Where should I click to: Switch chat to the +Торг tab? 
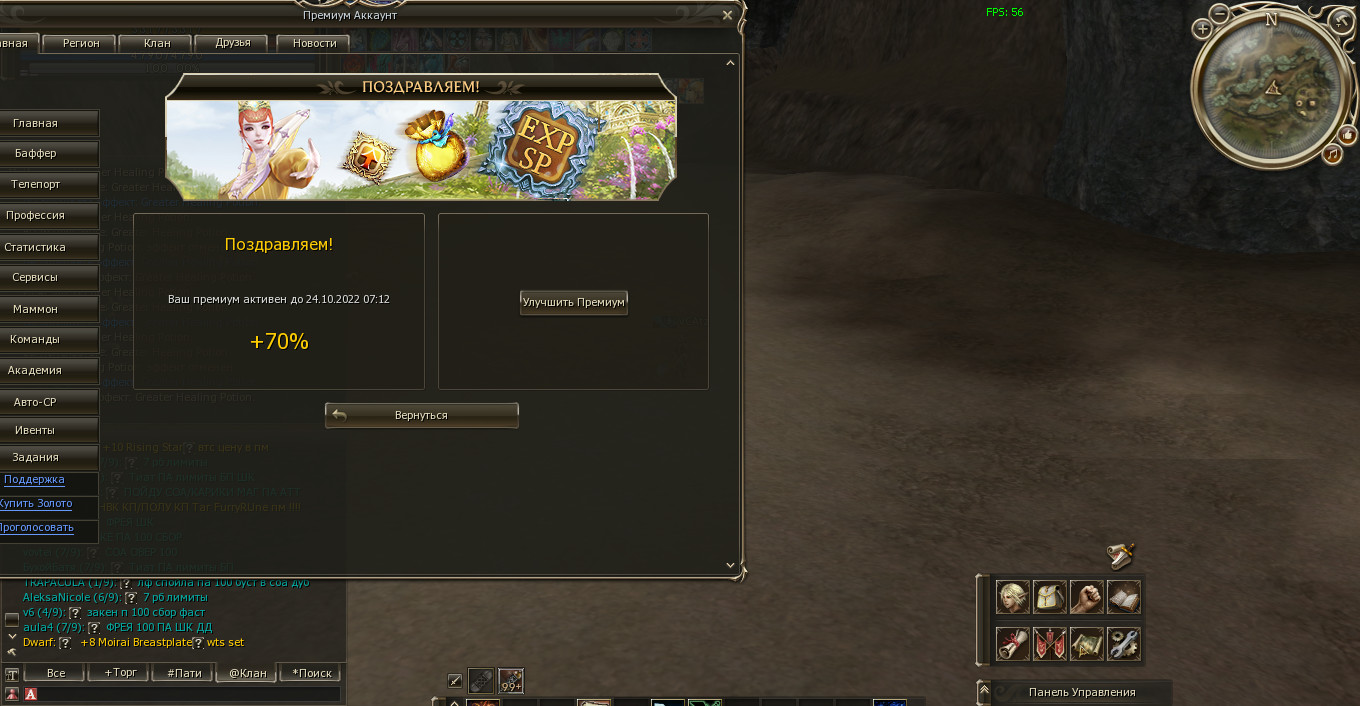tap(120, 673)
